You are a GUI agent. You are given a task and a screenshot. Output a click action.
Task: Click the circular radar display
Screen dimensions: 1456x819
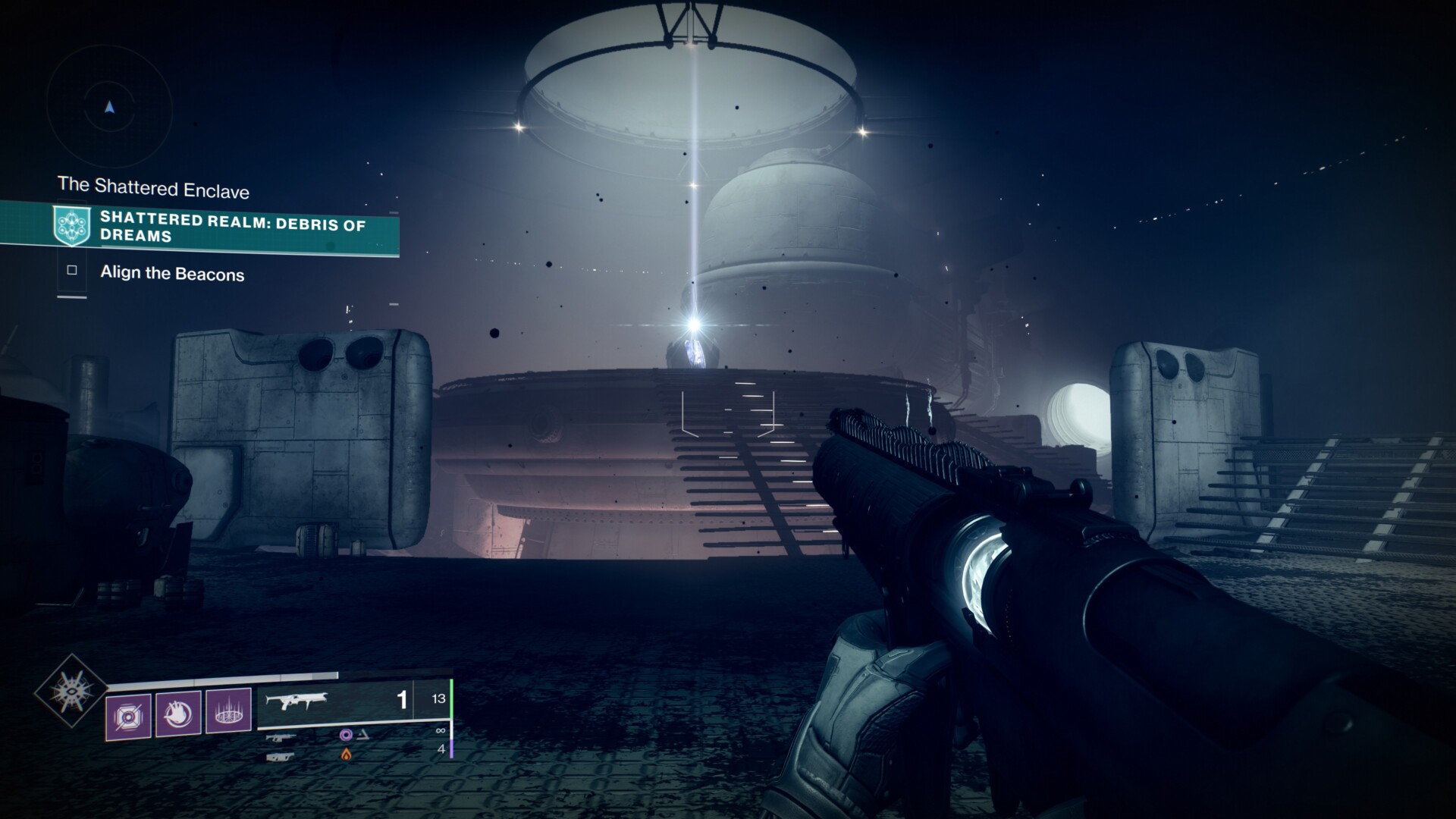pos(110,108)
